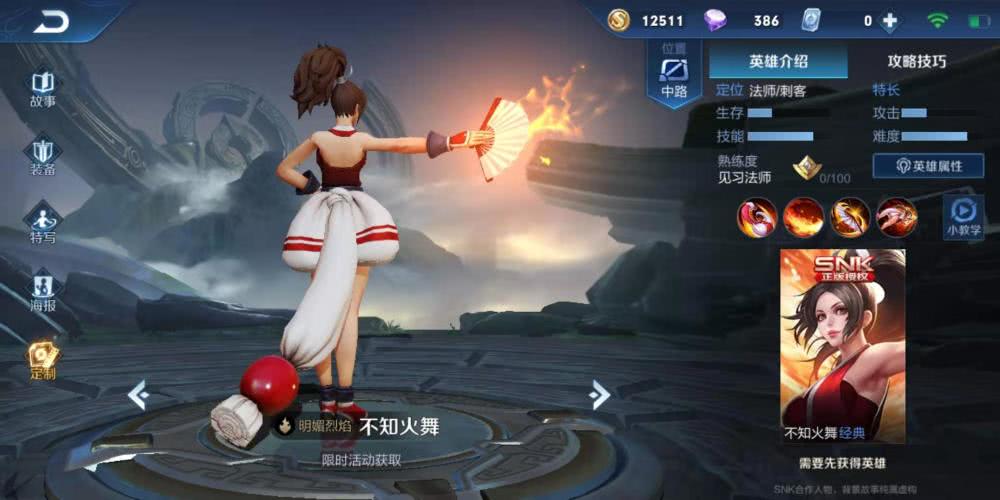Click the 中路 mid lane position icon
Image resolution: width=1000 pixels, height=500 pixels.
(674, 75)
